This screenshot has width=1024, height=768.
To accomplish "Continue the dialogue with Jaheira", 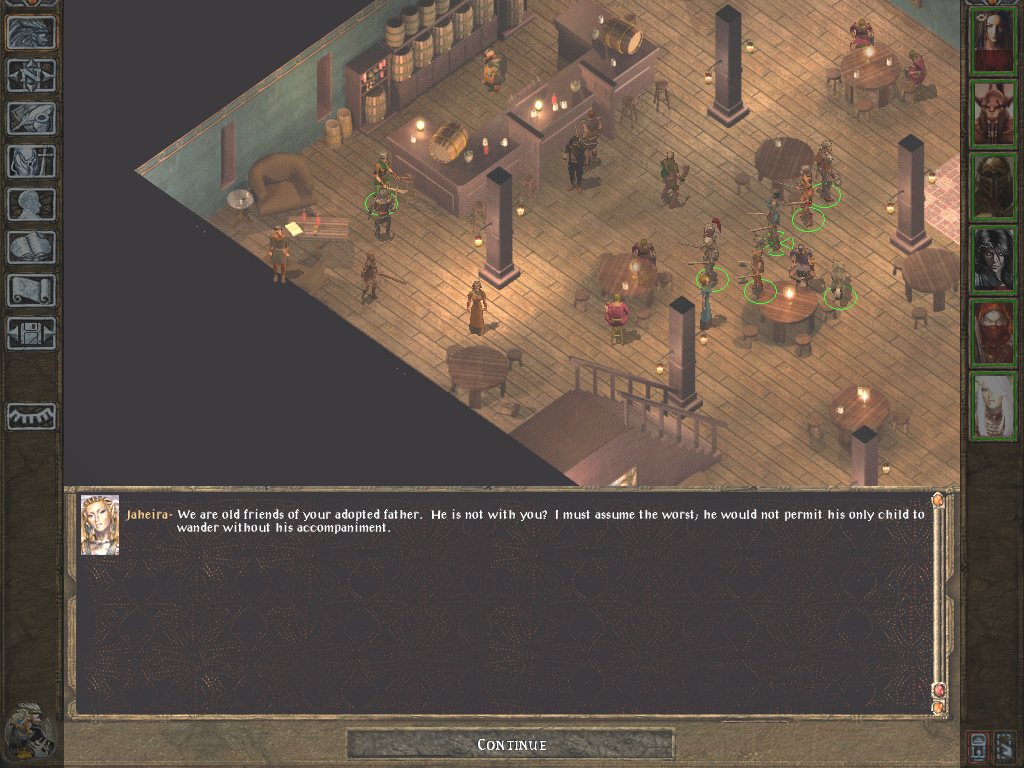I will [x=511, y=745].
